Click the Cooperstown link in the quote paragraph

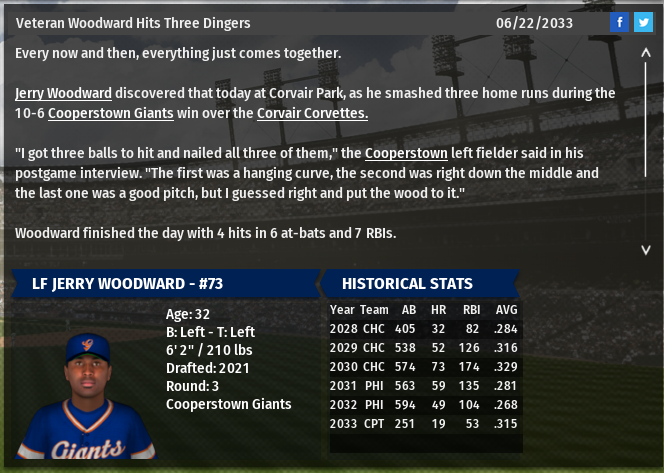pyautogui.click(x=405, y=153)
